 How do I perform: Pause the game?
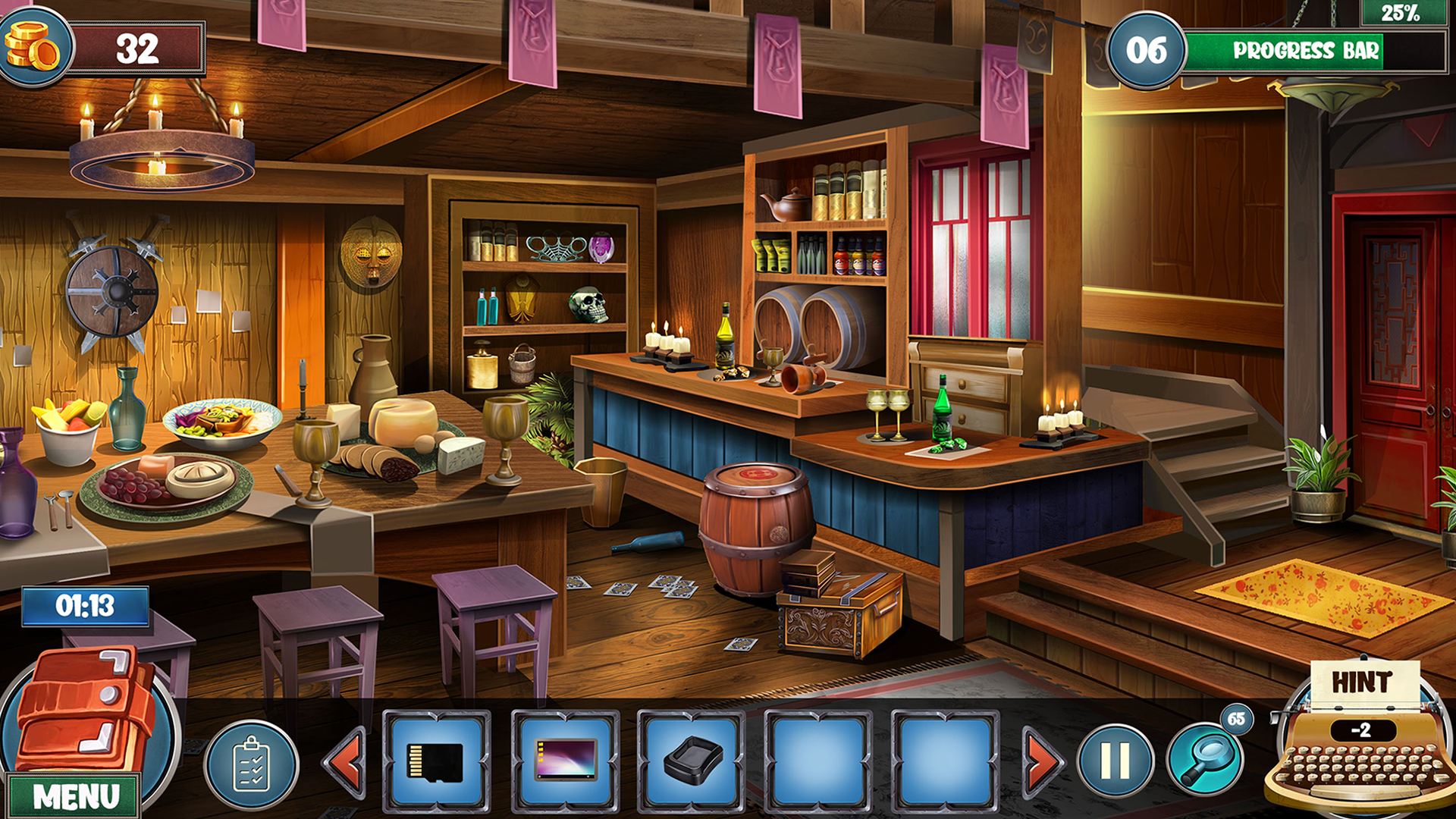pyautogui.click(x=1115, y=761)
